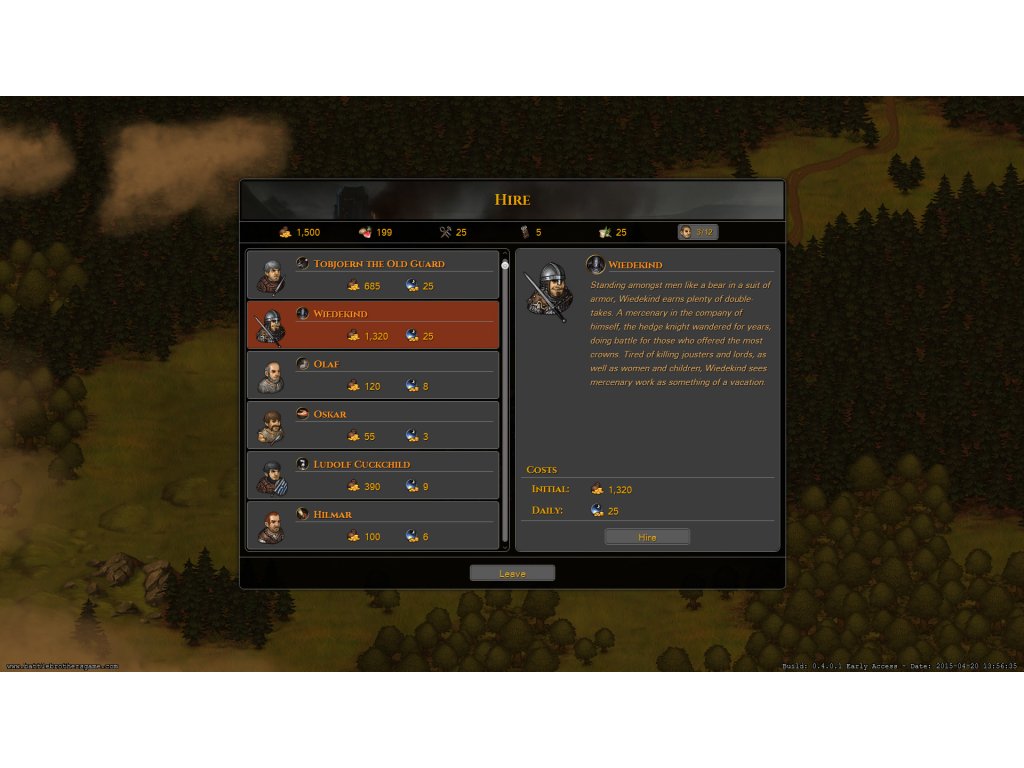Pick Oskar in the recruit list
The height and width of the screenshot is (768, 1024).
coord(372,425)
